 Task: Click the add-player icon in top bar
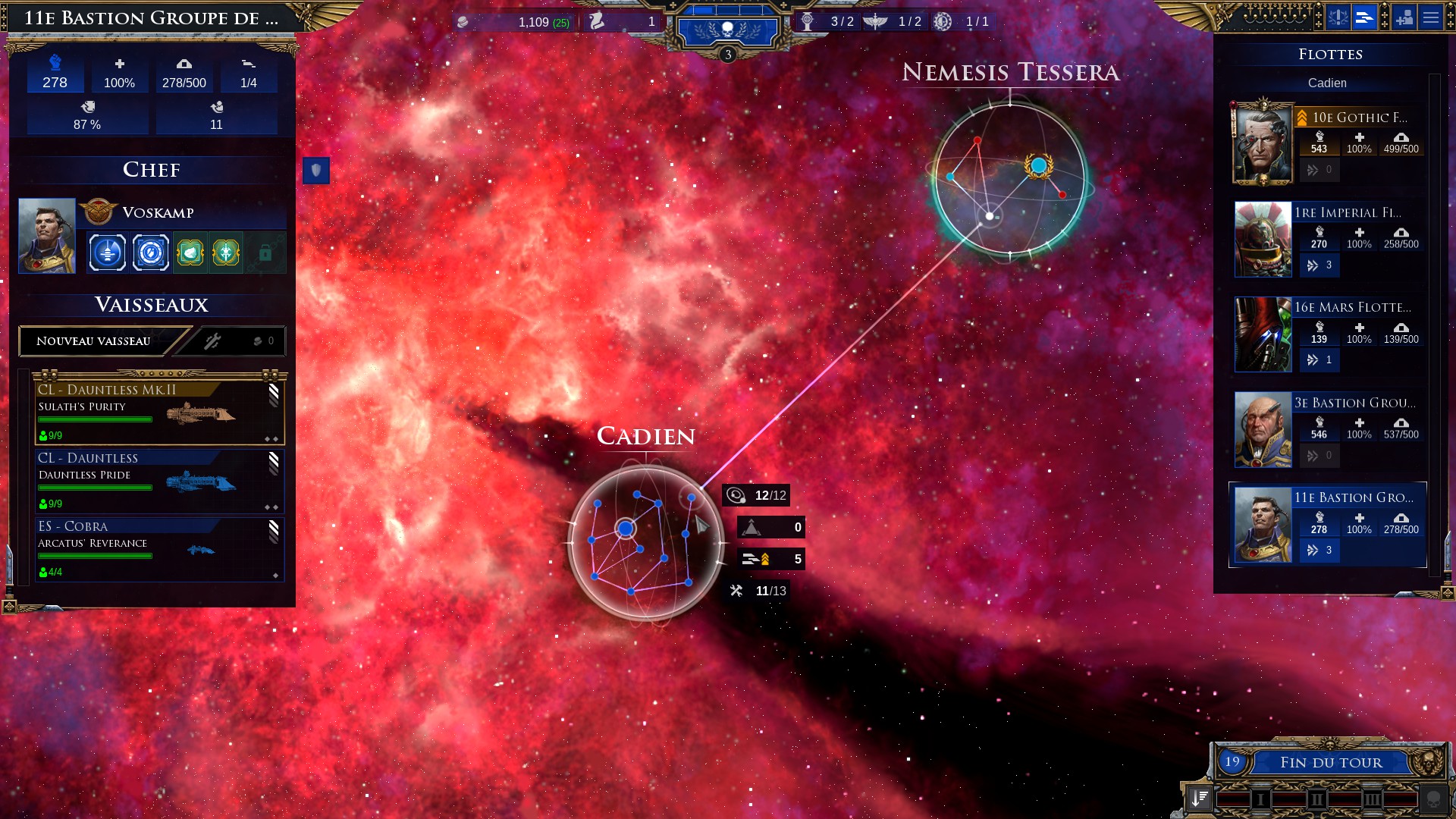[1404, 17]
